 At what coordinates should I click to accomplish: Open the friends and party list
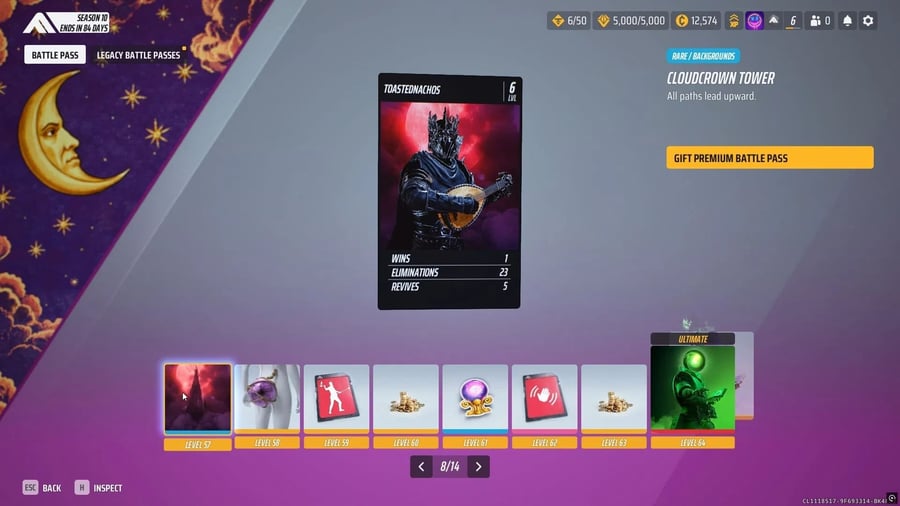[x=821, y=21]
